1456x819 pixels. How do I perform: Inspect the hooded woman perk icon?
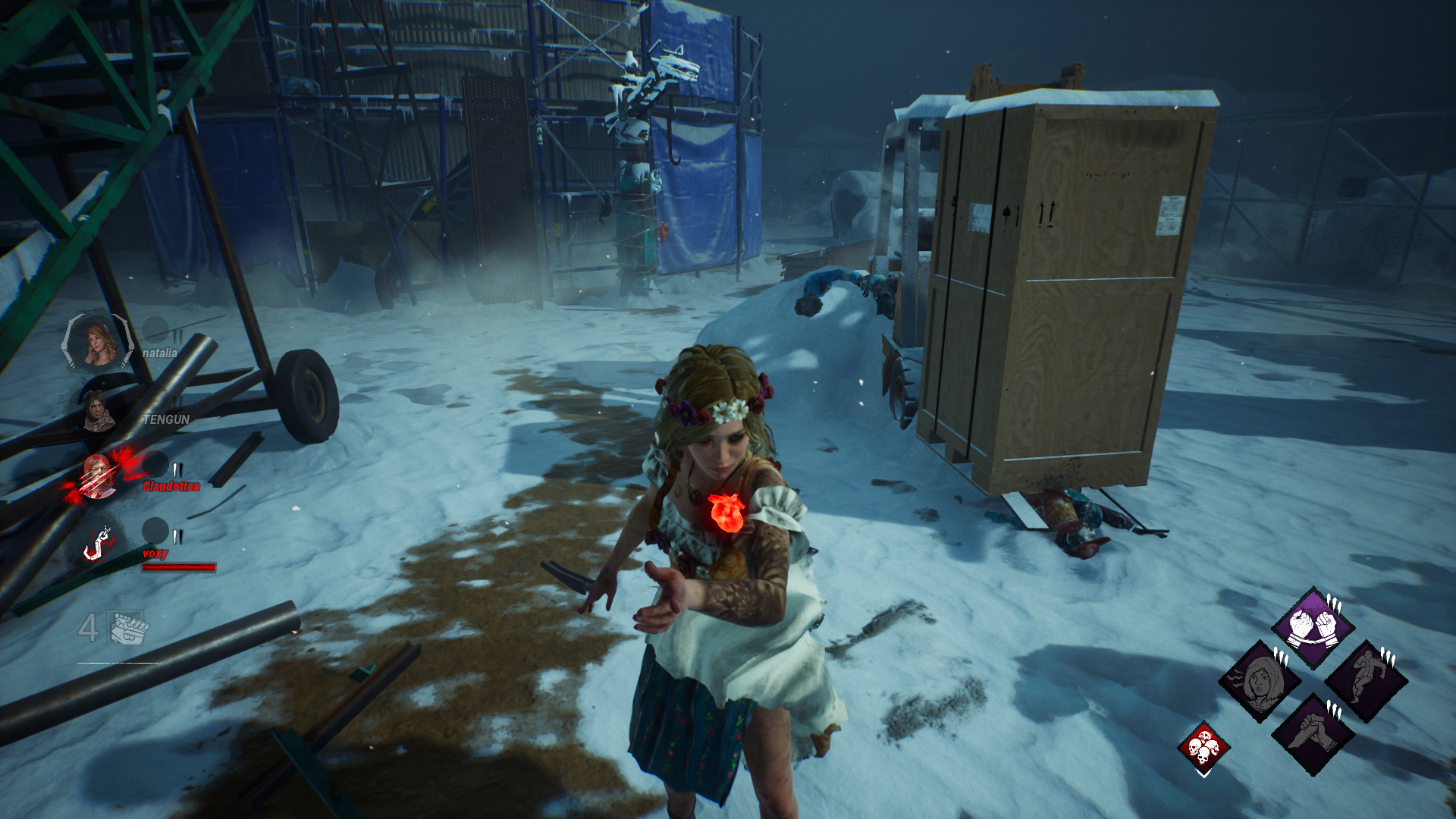click(1260, 681)
